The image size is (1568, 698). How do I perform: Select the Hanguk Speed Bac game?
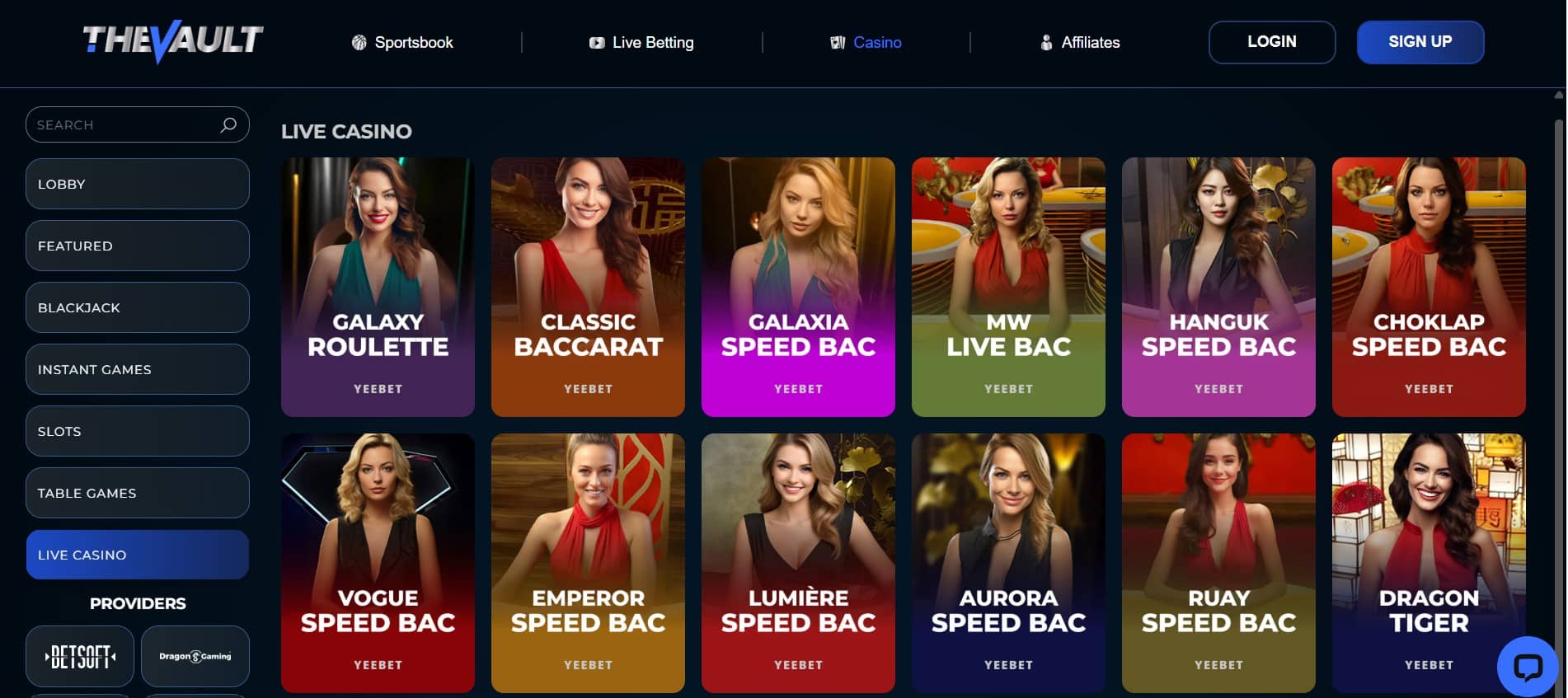[1218, 287]
